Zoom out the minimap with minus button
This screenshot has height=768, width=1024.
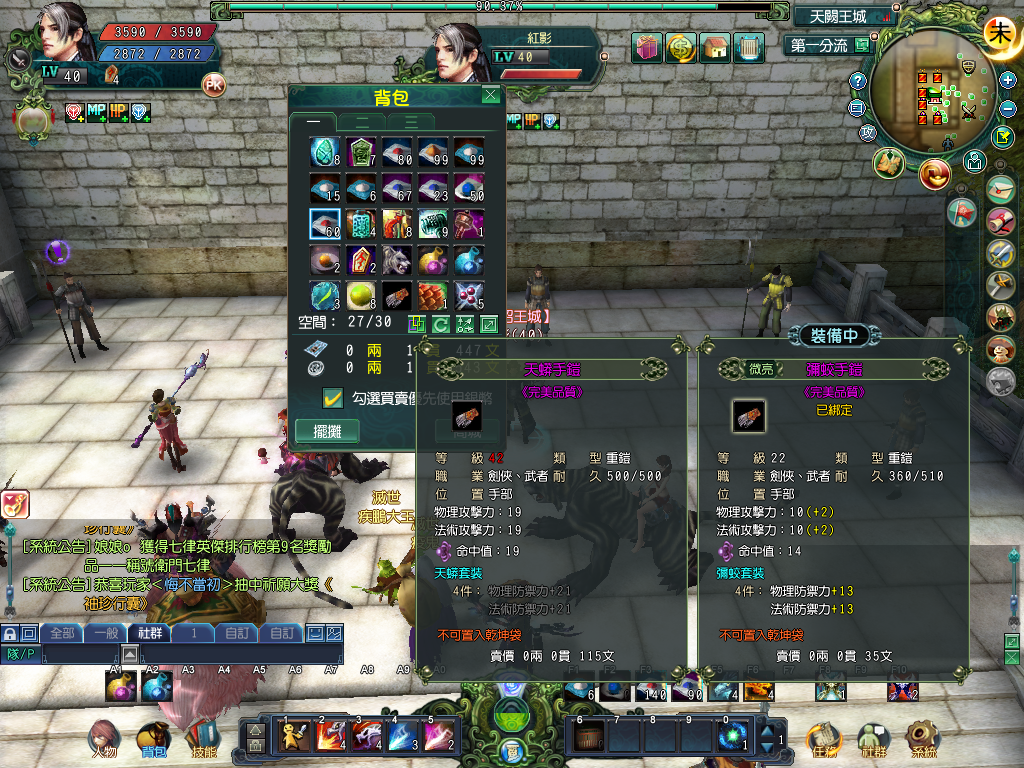(x=1008, y=107)
